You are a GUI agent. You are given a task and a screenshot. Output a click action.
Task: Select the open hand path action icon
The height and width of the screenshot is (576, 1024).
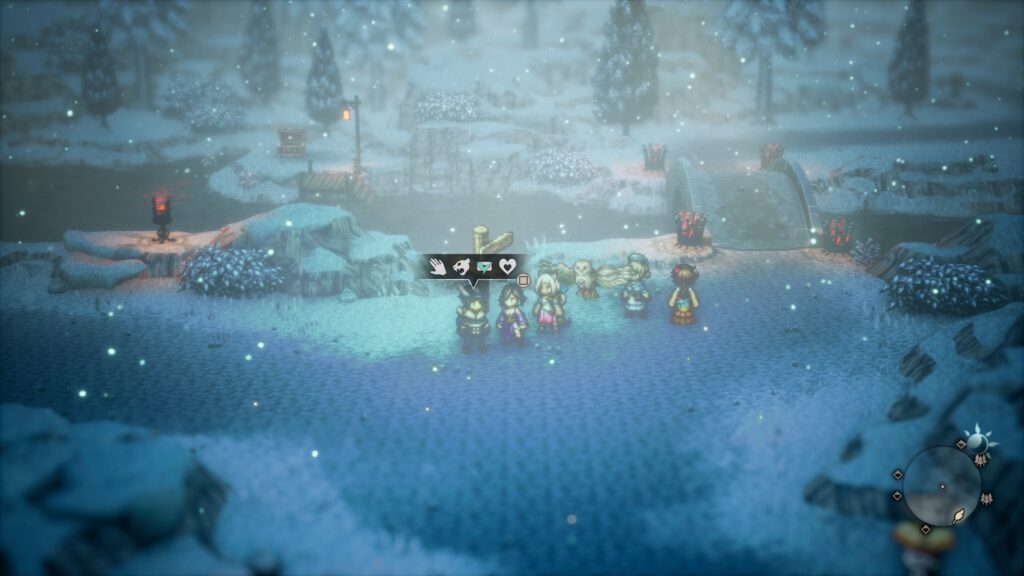click(x=438, y=266)
